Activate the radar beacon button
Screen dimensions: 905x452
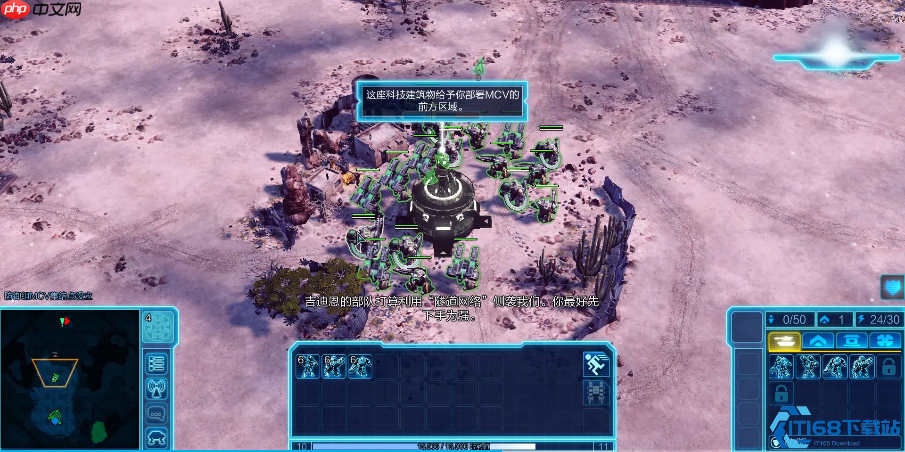(x=157, y=387)
